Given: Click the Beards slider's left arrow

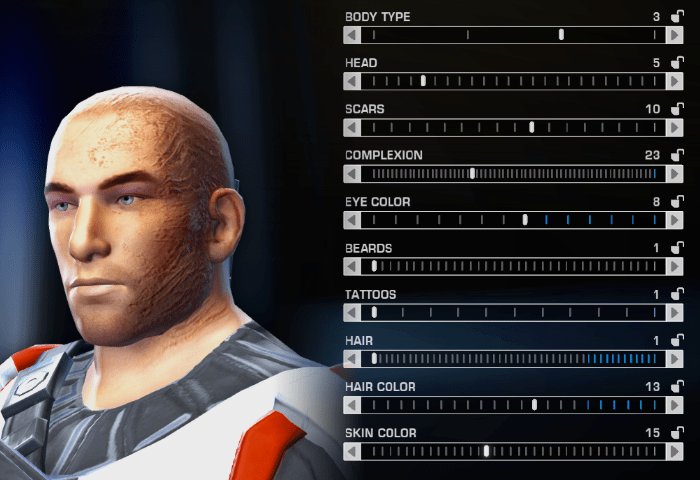Looking at the screenshot, I should click(x=351, y=266).
